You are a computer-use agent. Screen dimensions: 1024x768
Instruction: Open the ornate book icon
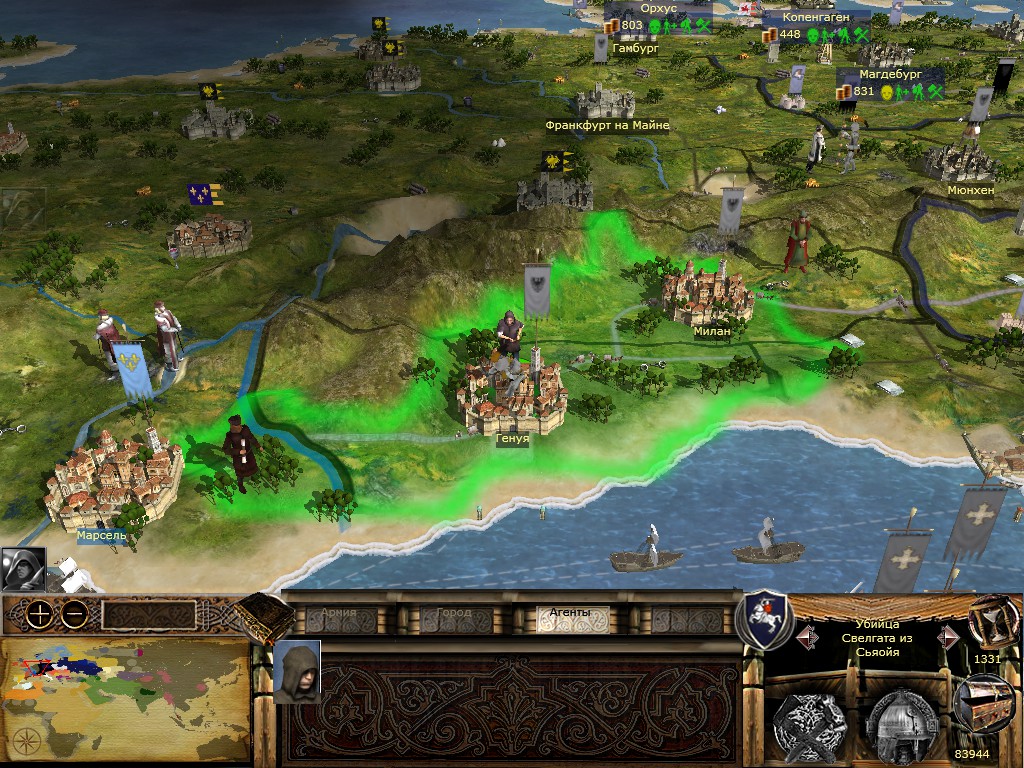(x=265, y=618)
